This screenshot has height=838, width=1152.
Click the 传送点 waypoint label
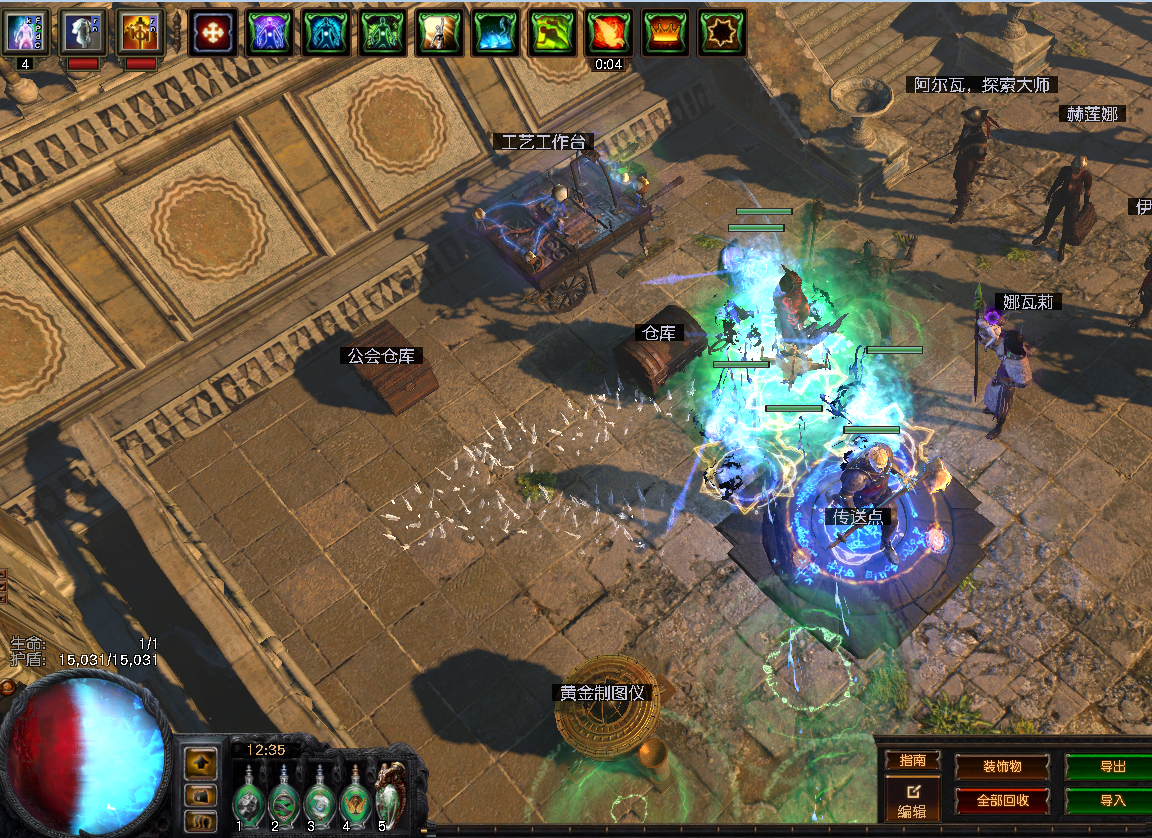click(859, 516)
